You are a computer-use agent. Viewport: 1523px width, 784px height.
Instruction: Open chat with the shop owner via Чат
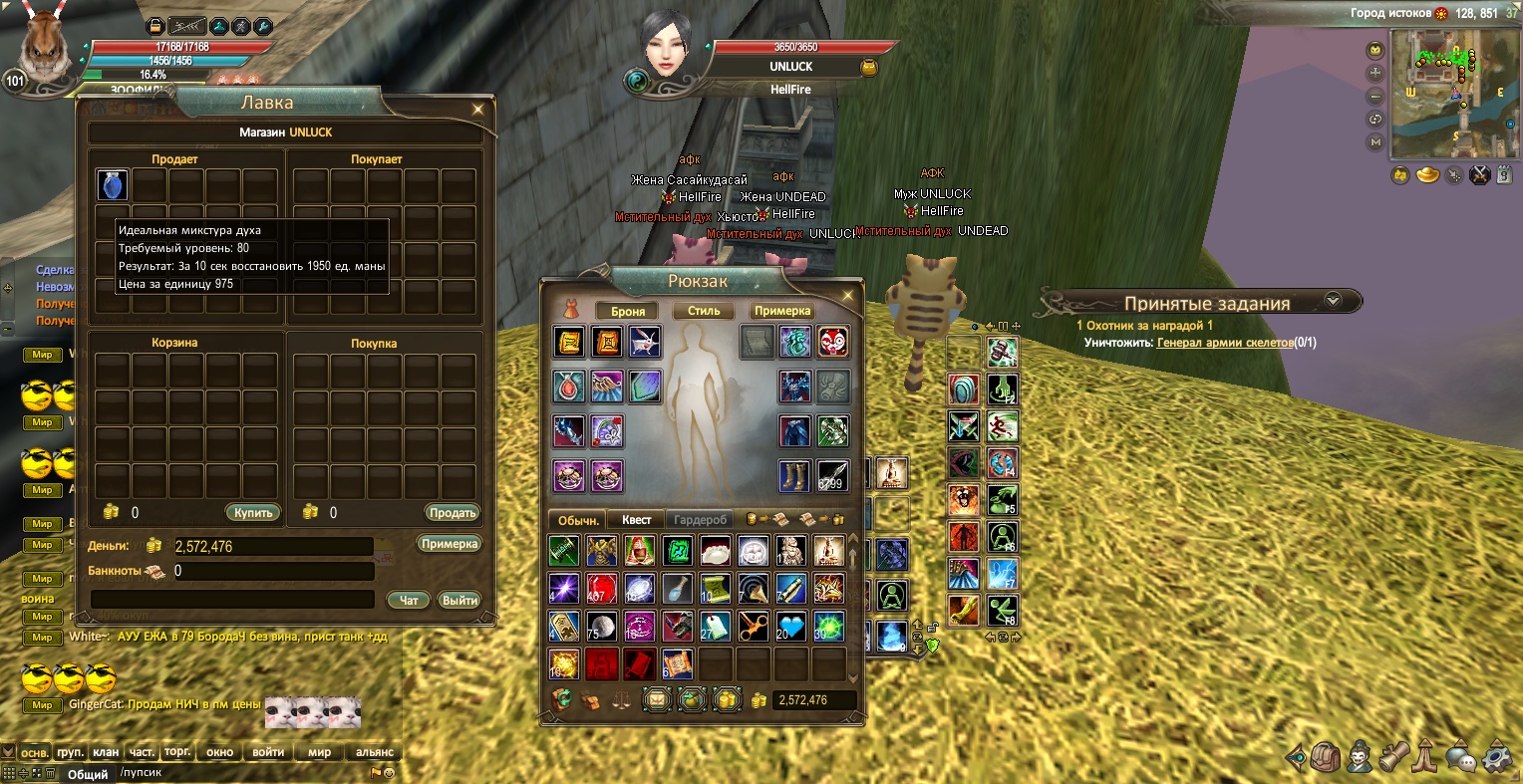[x=409, y=600]
